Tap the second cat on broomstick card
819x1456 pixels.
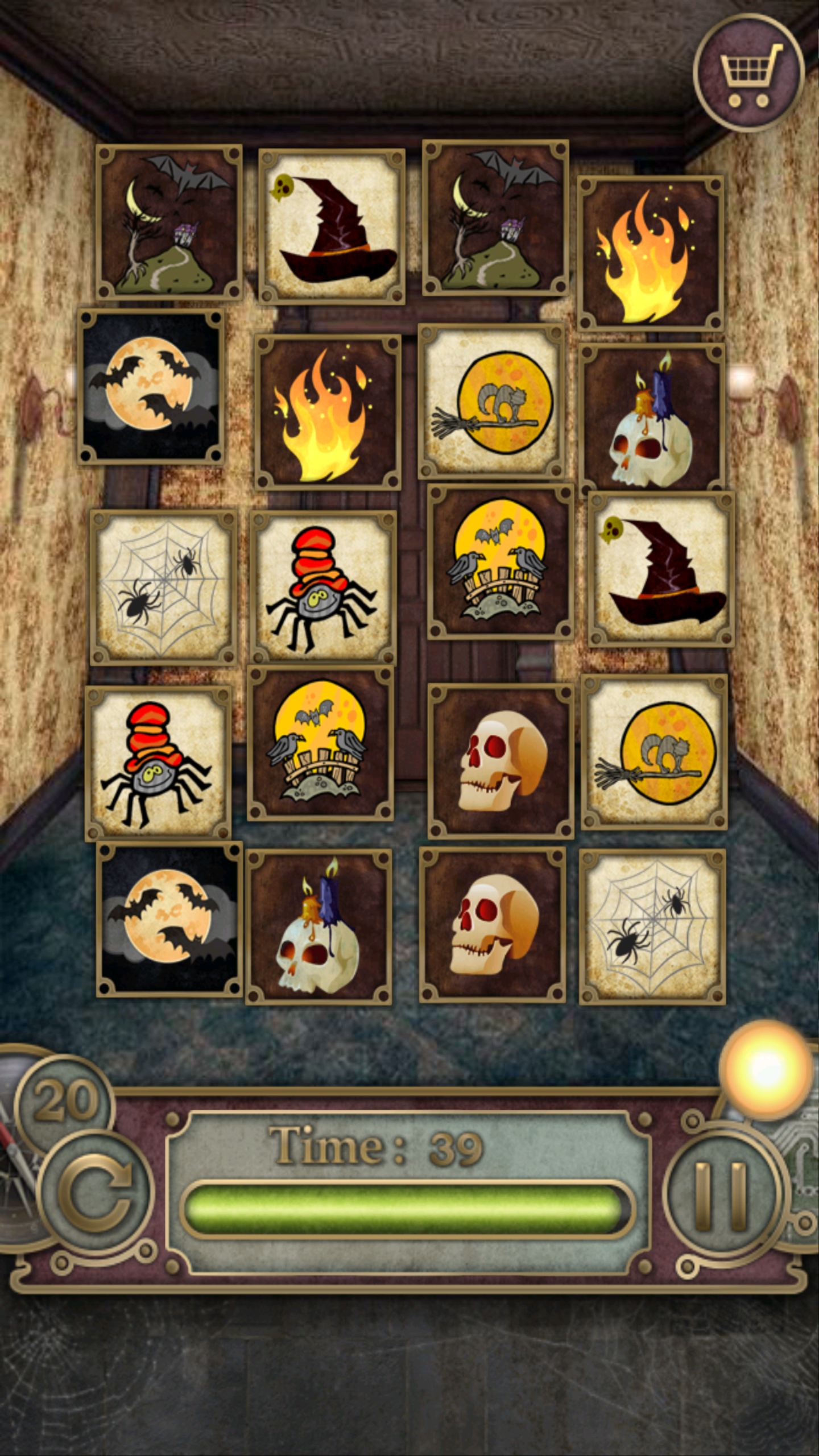[657, 756]
